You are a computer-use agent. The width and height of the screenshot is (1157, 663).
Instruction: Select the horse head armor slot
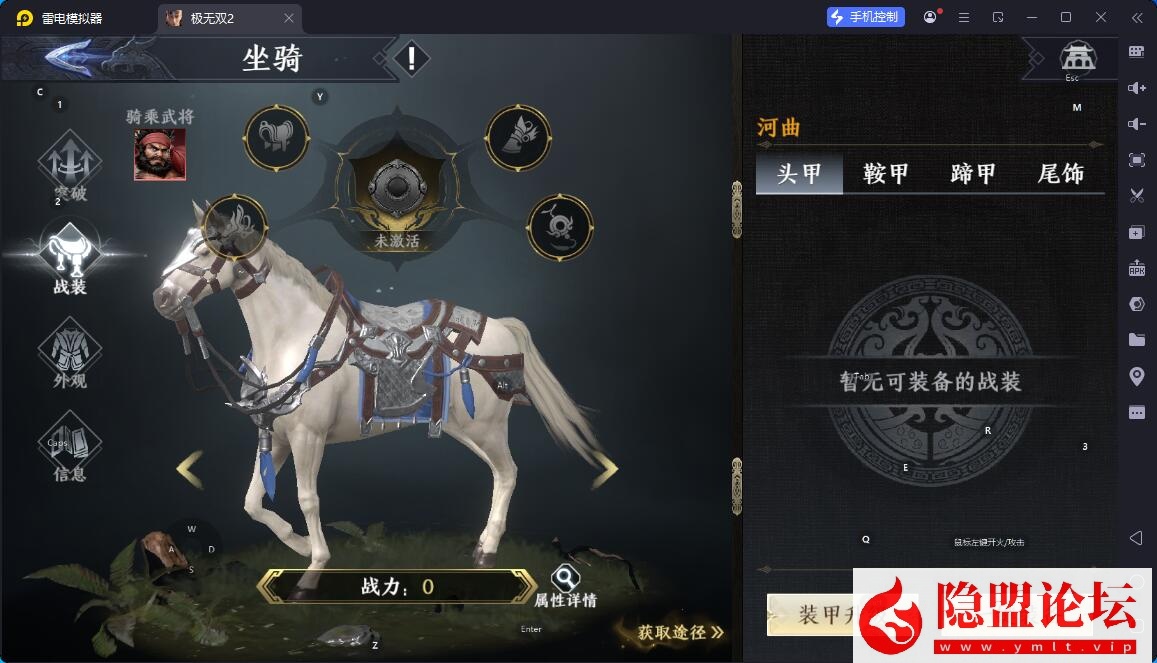click(235, 226)
